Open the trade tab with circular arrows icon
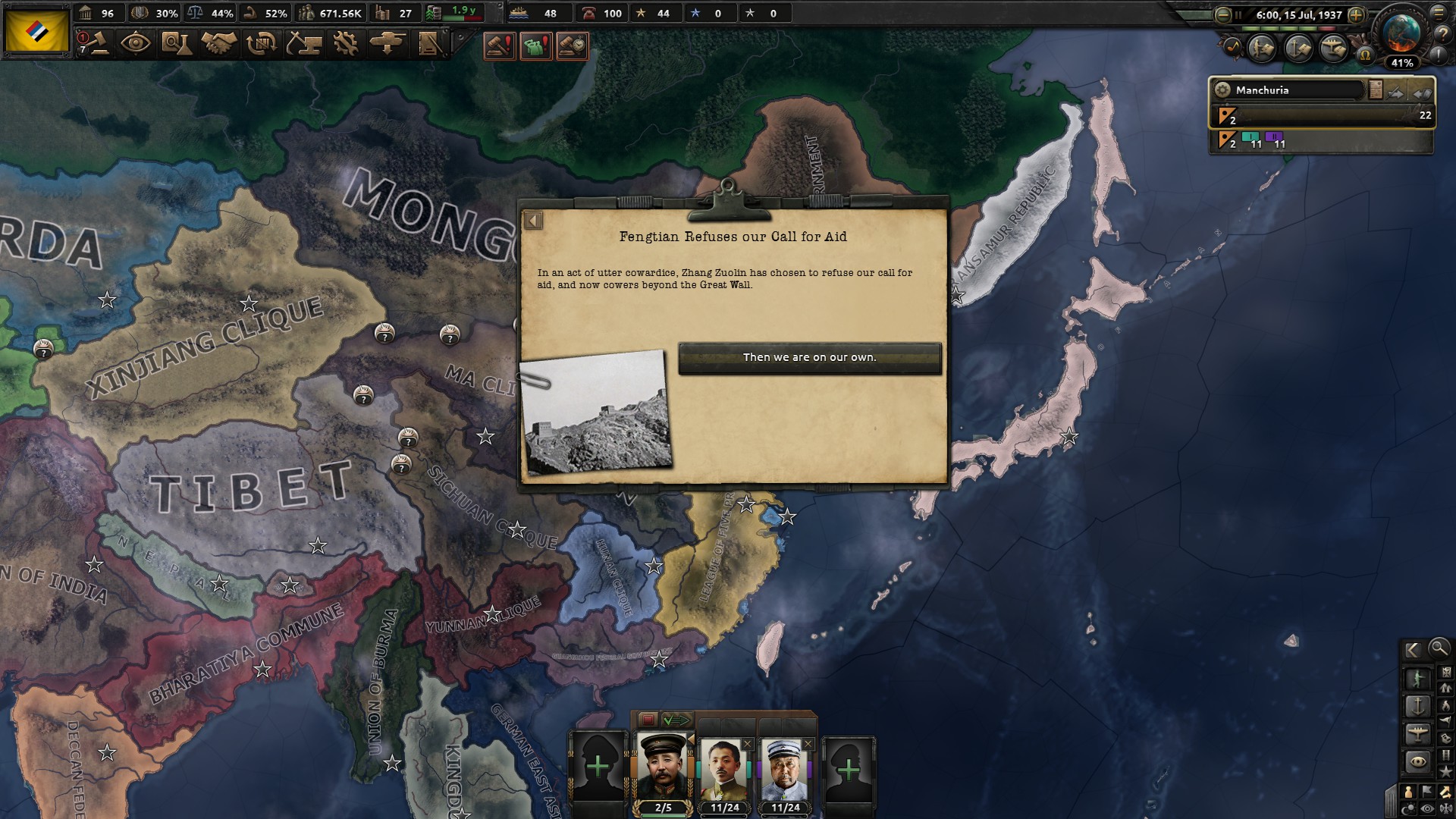This screenshot has height=819, width=1456. [261, 43]
